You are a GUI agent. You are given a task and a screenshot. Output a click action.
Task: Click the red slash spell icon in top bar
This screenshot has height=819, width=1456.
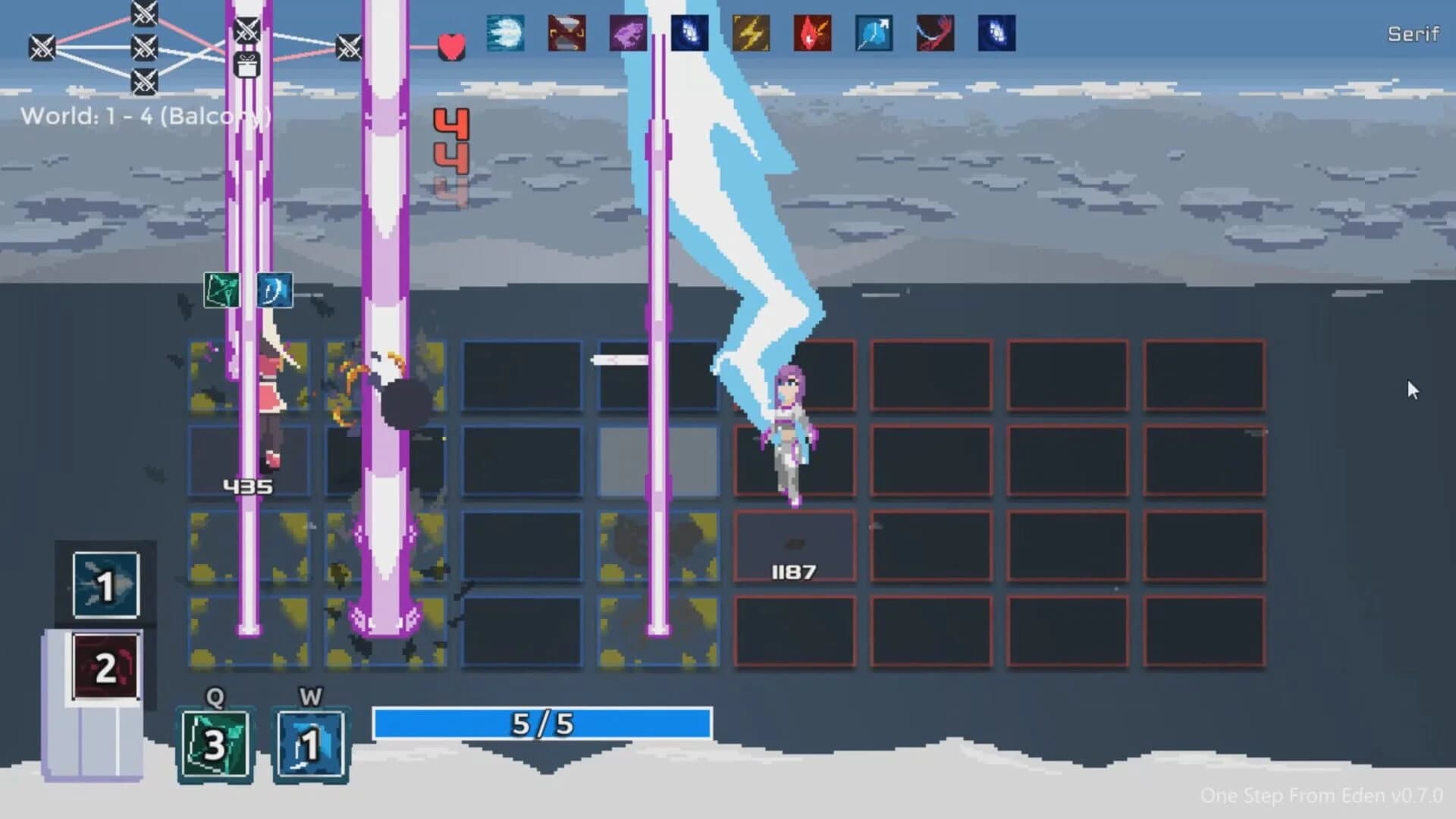(934, 33)
